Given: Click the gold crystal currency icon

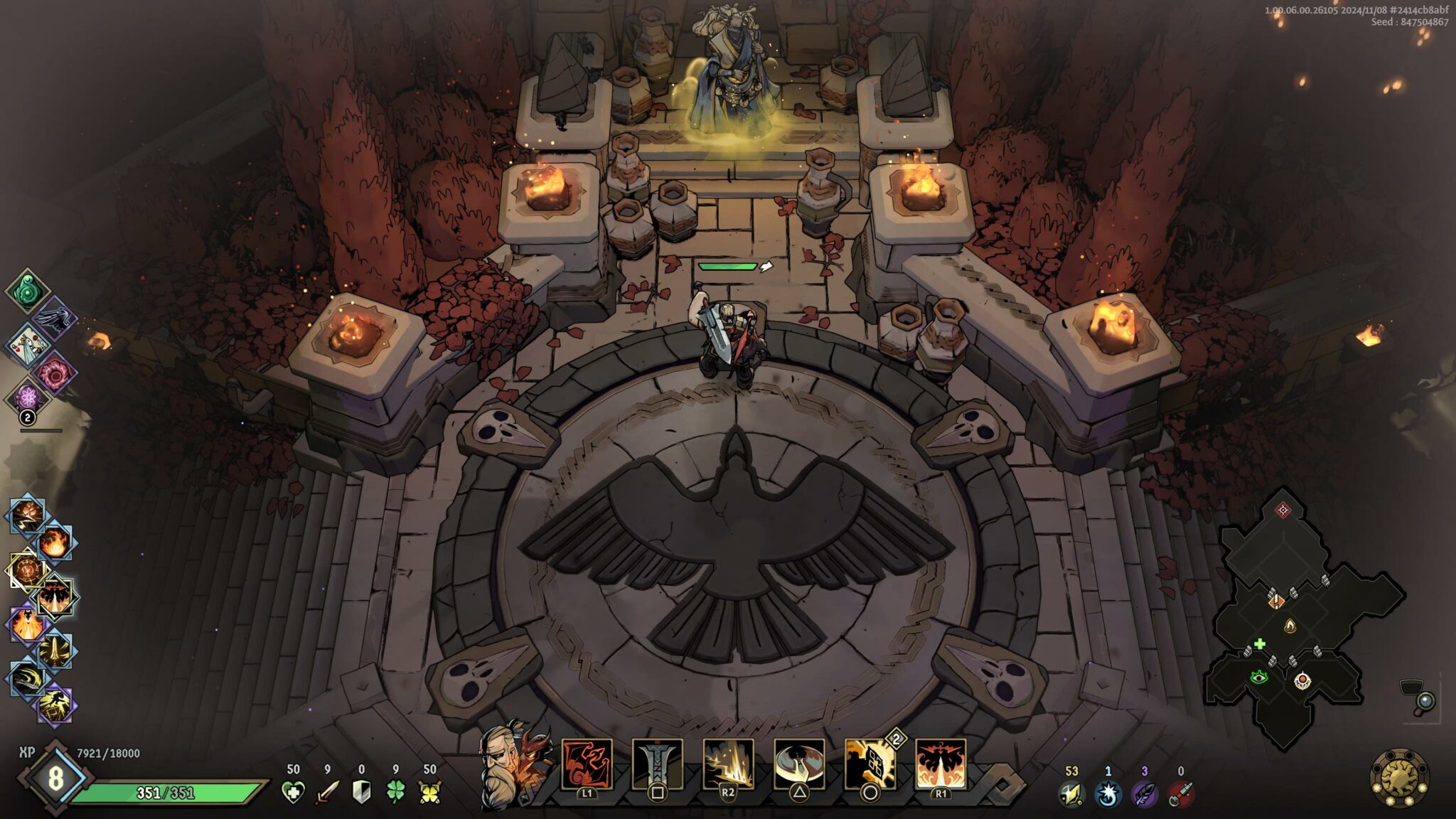Looking at the screenshot, I should tap(1071, 793).
